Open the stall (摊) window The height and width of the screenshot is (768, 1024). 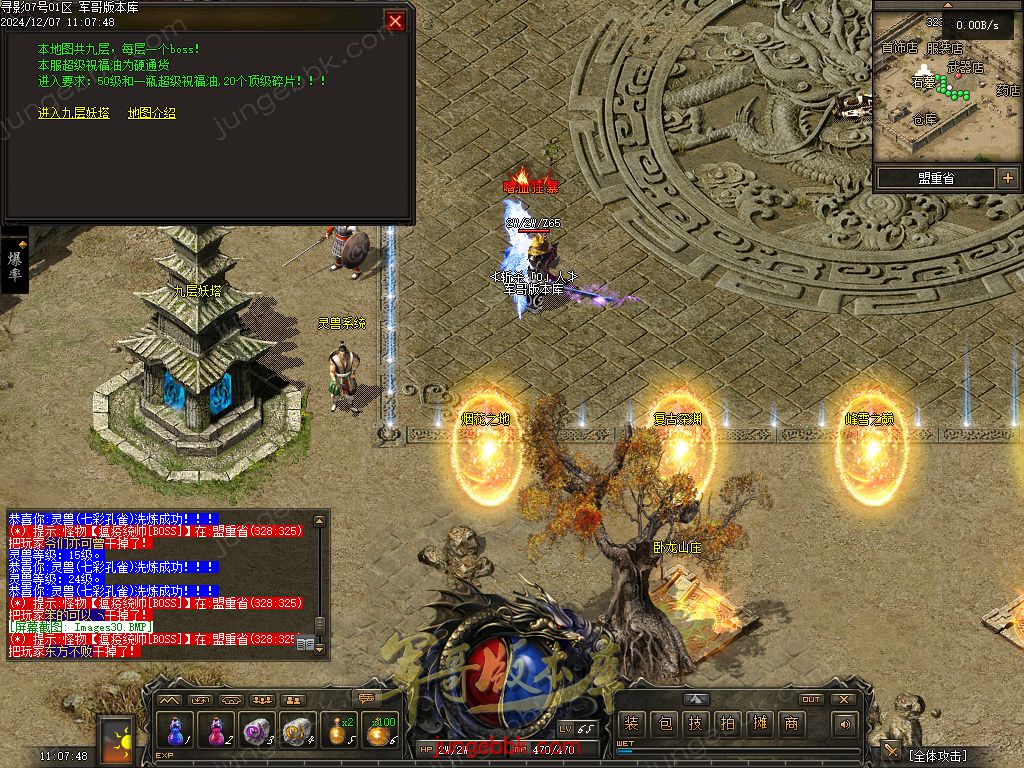760,724
